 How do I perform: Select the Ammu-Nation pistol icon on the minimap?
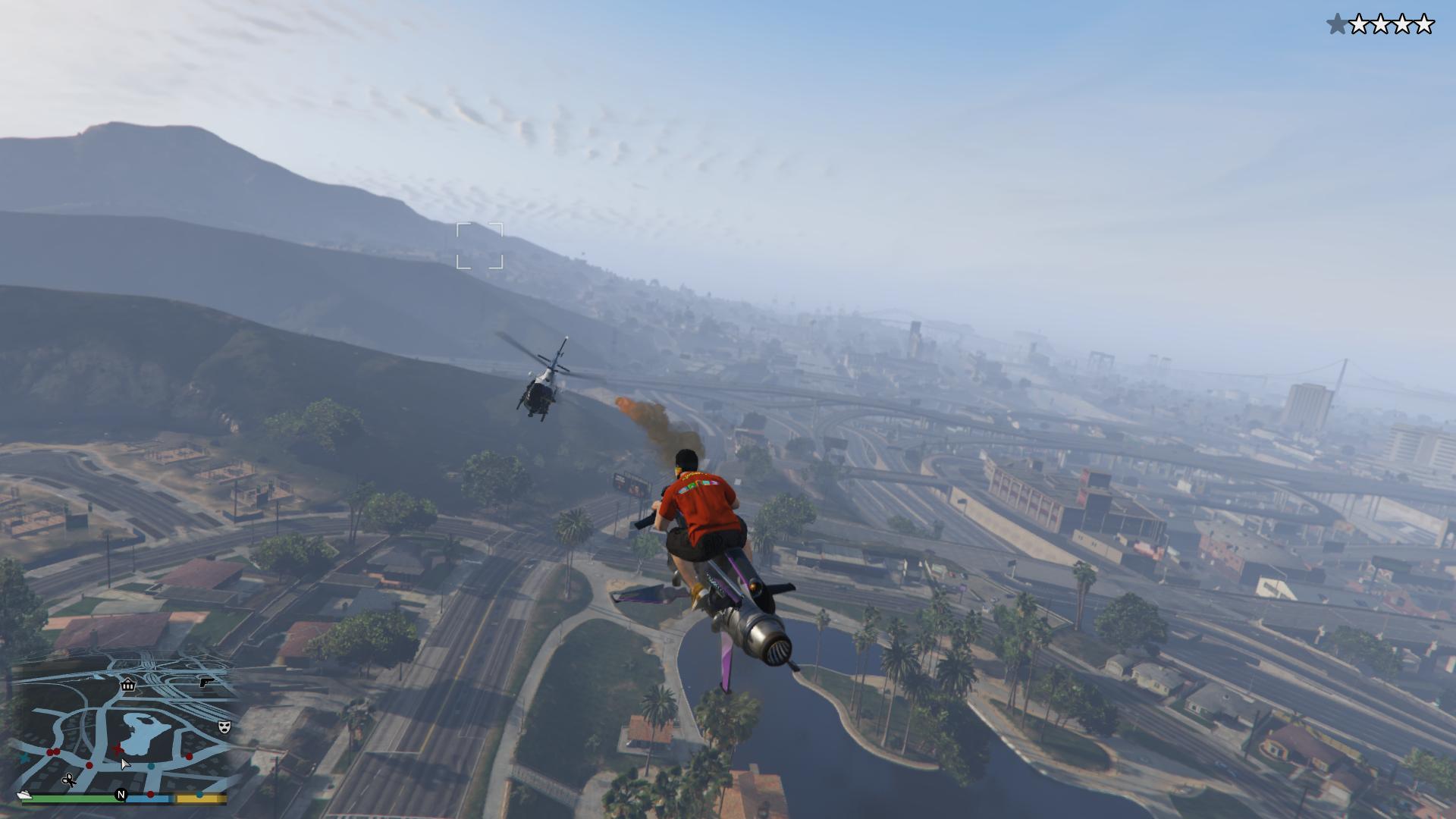[209, 683]
